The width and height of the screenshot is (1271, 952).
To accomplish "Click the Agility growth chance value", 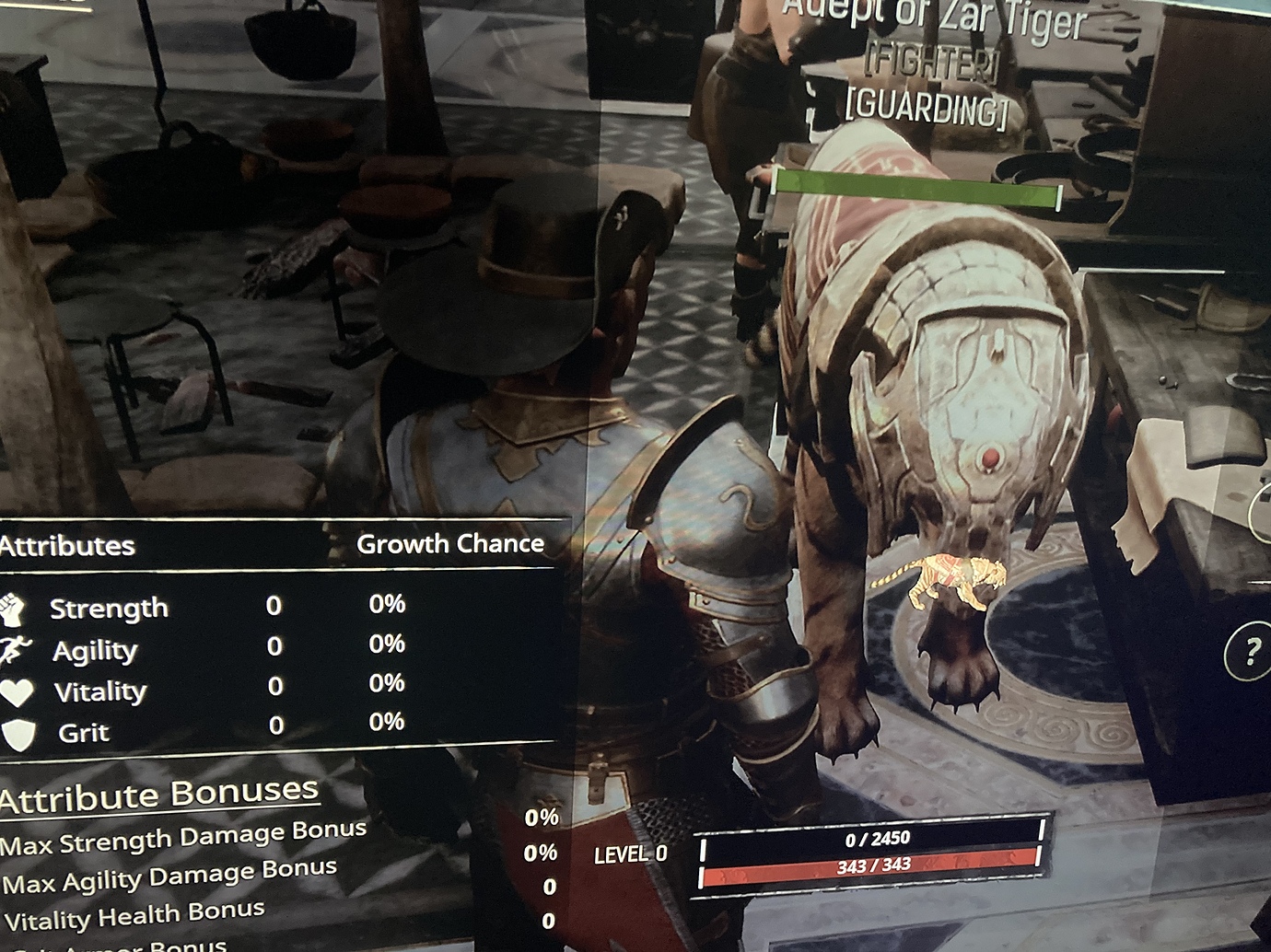I will 389,647.
